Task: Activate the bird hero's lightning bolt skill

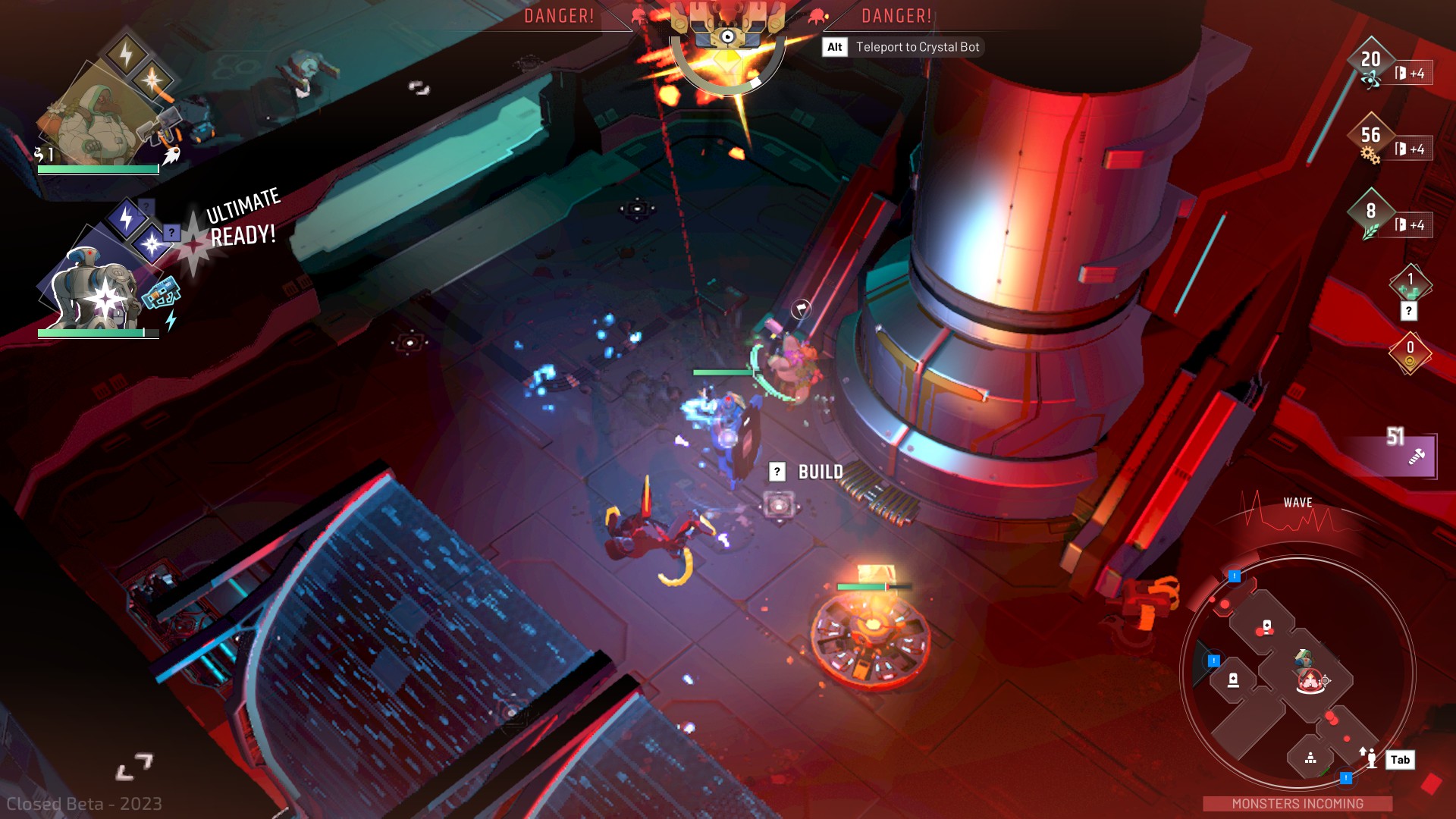Action: 126,55
